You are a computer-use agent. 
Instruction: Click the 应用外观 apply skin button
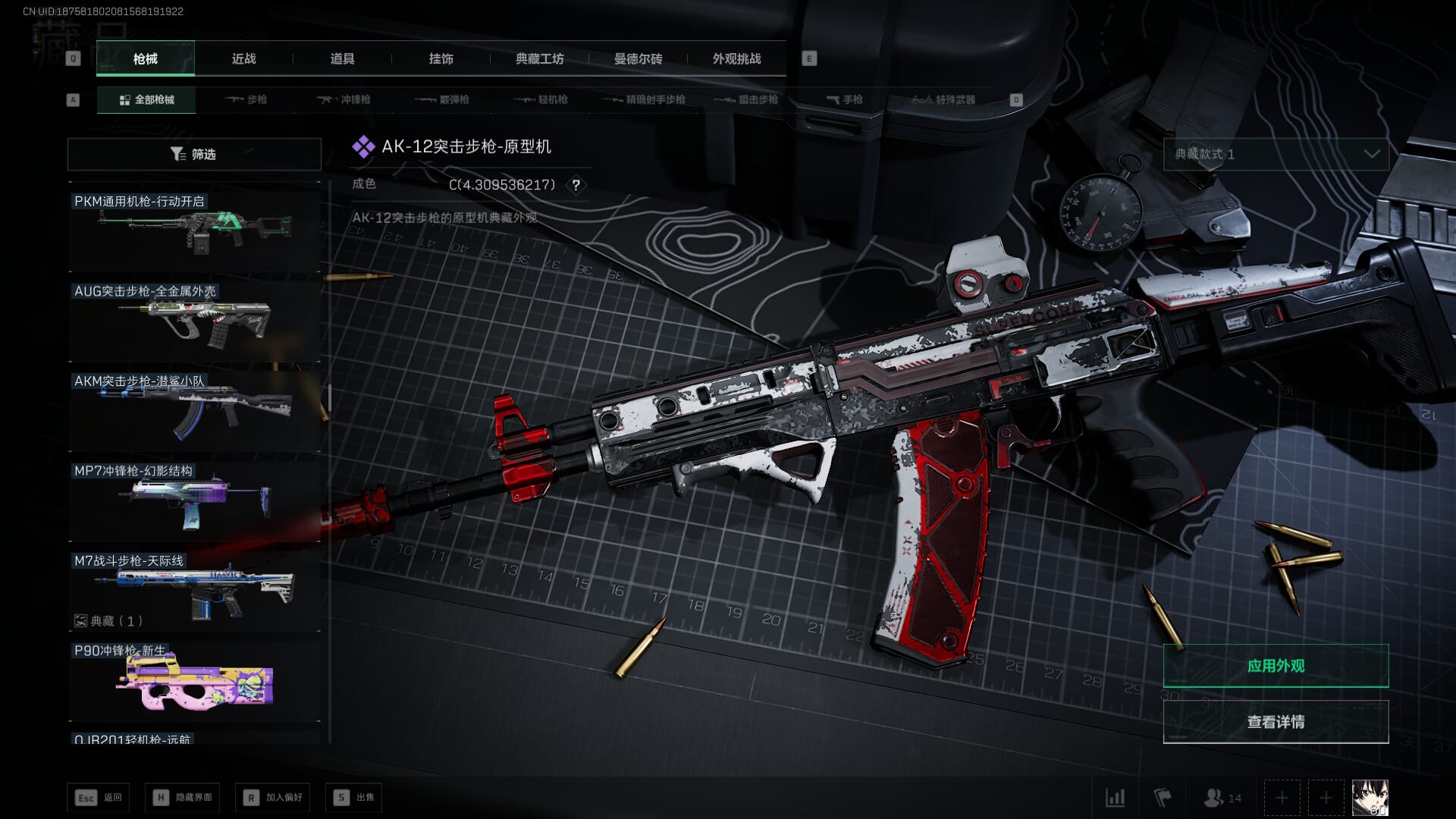(1276, 666)
